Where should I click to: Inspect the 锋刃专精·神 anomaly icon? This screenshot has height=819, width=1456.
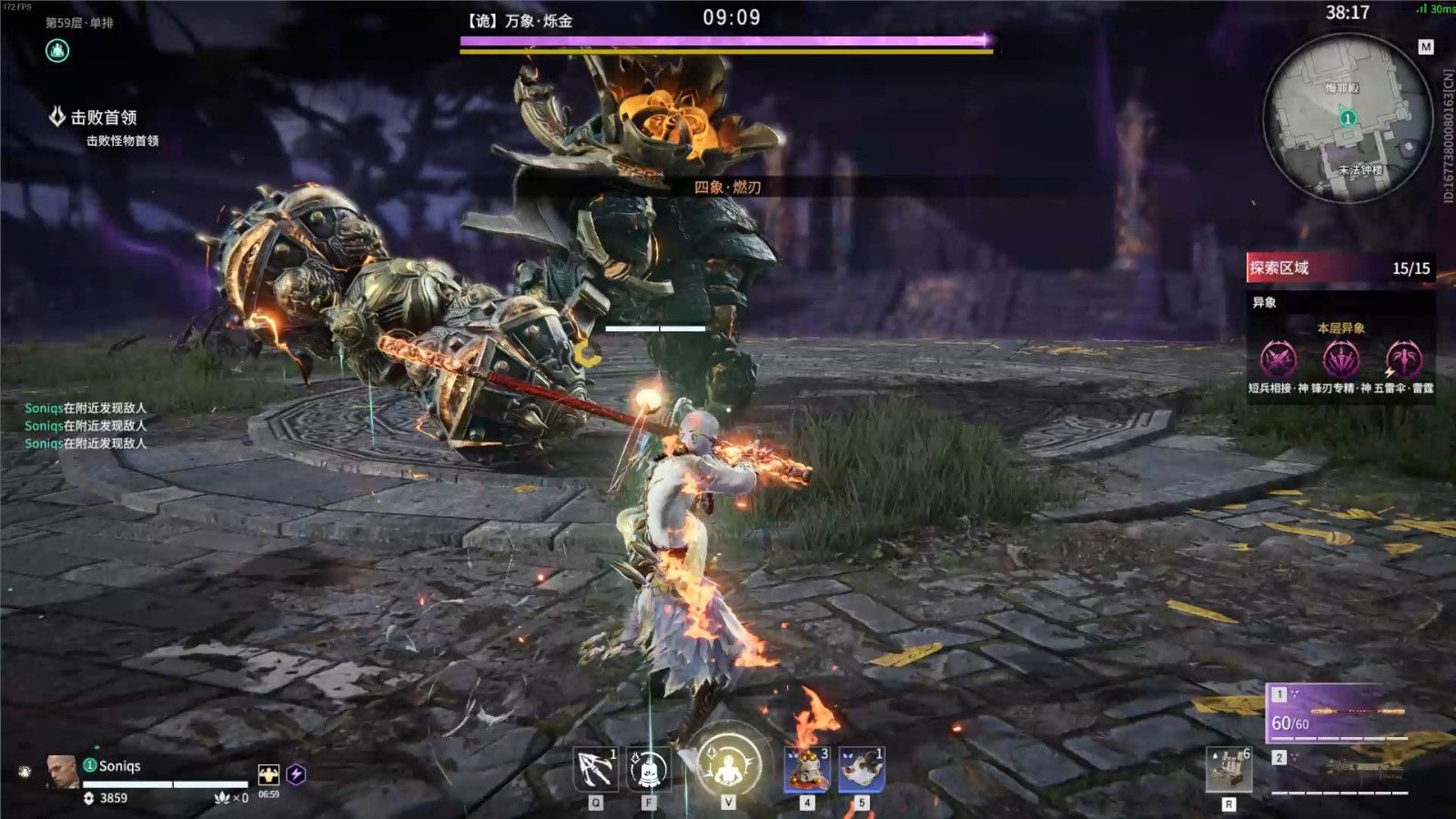(1340, 360)
